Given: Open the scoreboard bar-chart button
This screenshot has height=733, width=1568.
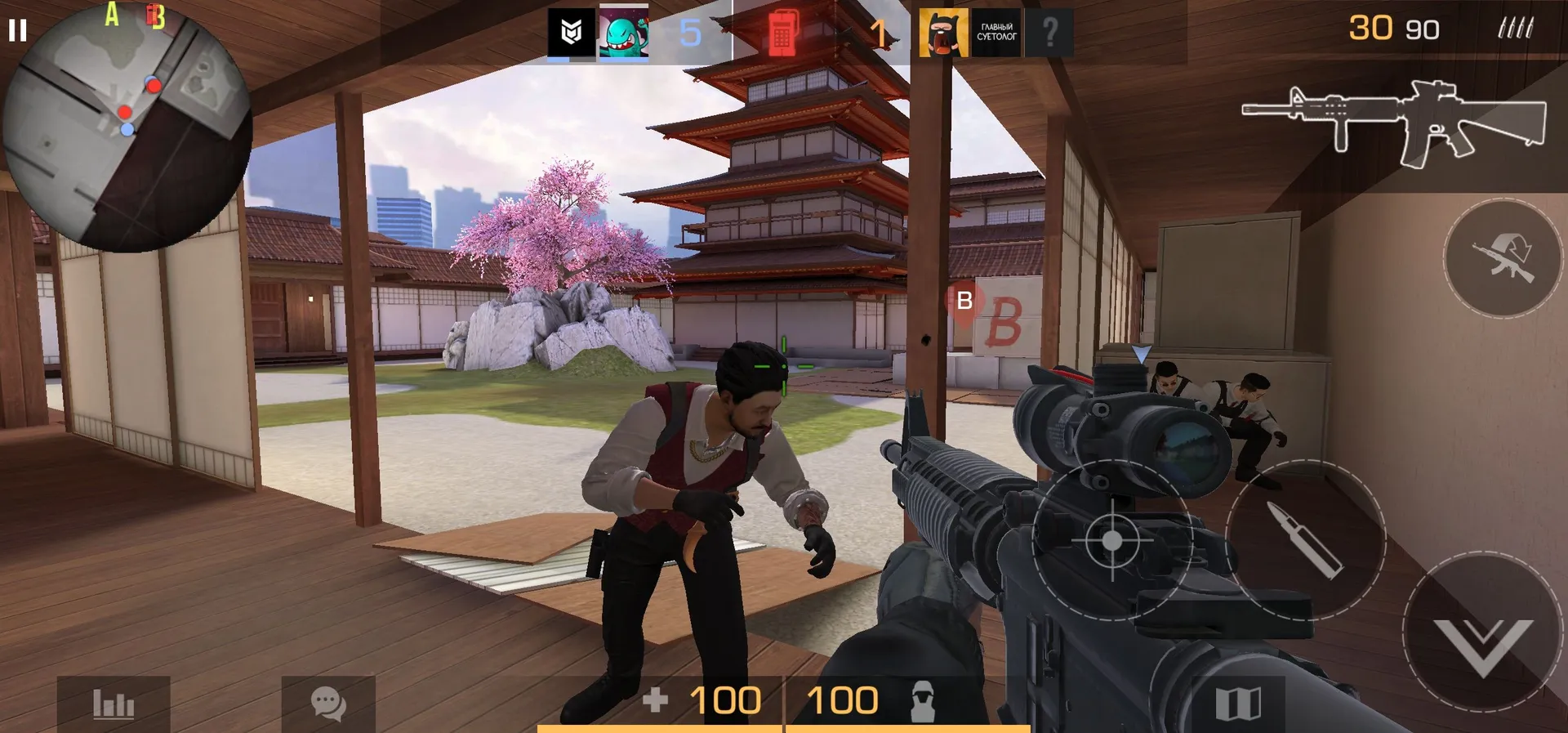Looking at the screenshot, I should point(114,704).
